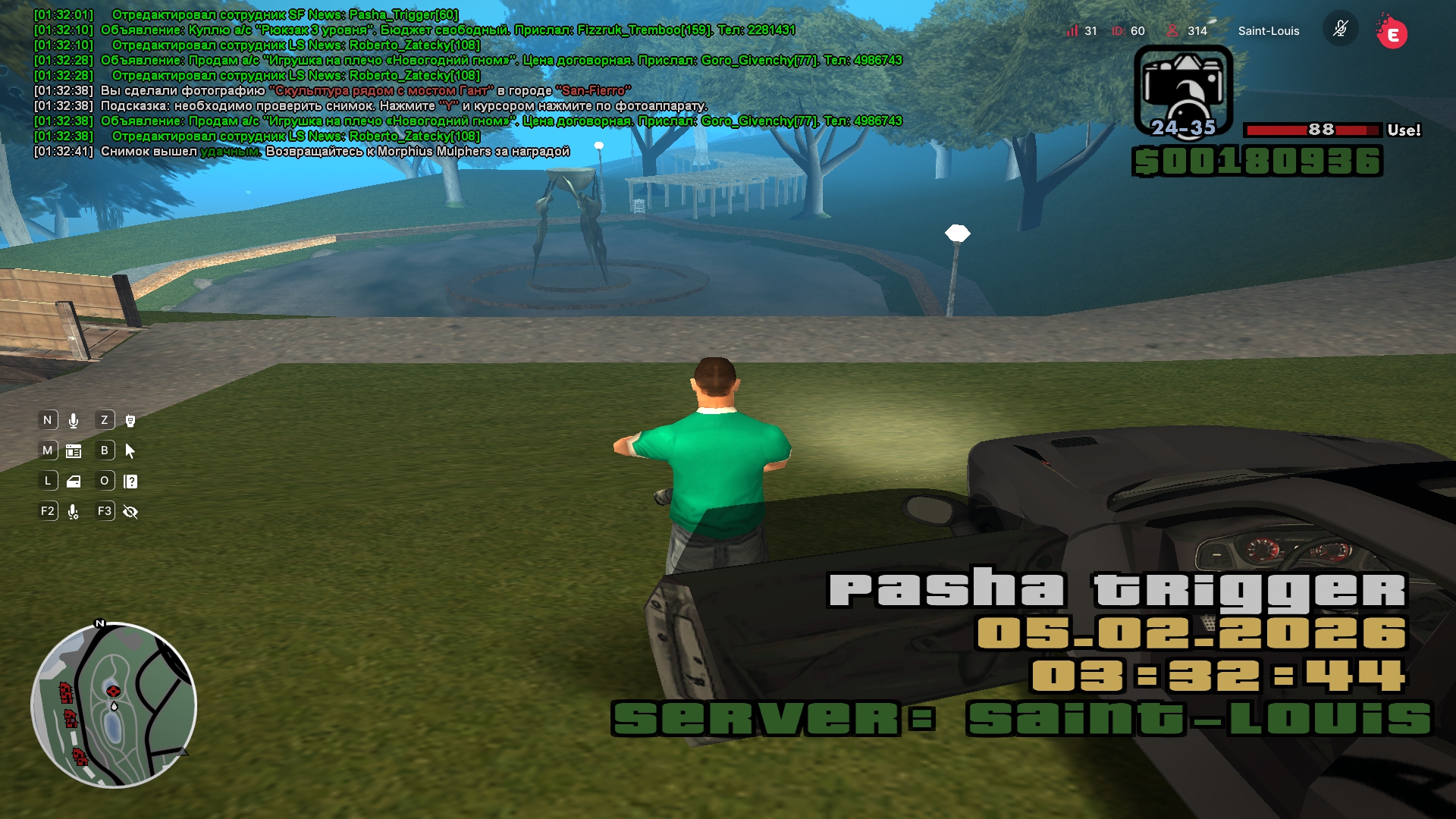Viewport: 1456px width, 819px height.
Task: Click the Fizzruk_Tremboo backpack advertisement line
Action: coord(447,30)
